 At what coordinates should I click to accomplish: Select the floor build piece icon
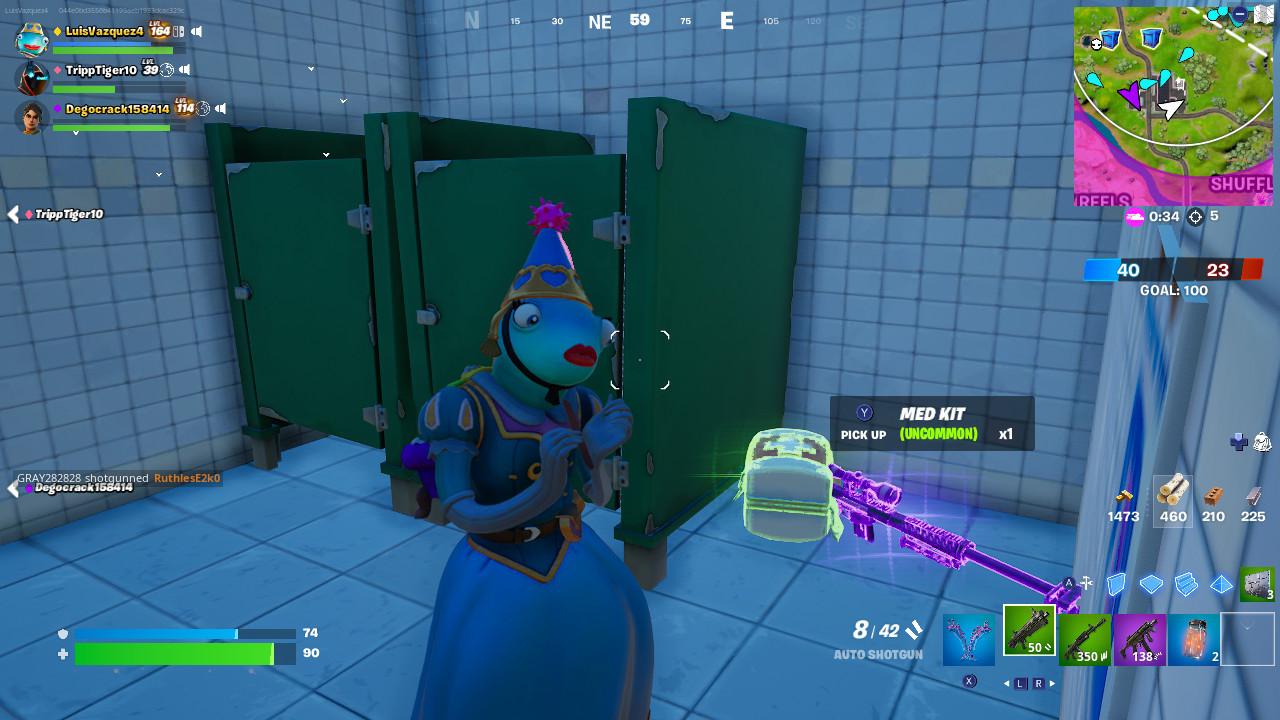pyautogui.click(x=1153, y=585)
